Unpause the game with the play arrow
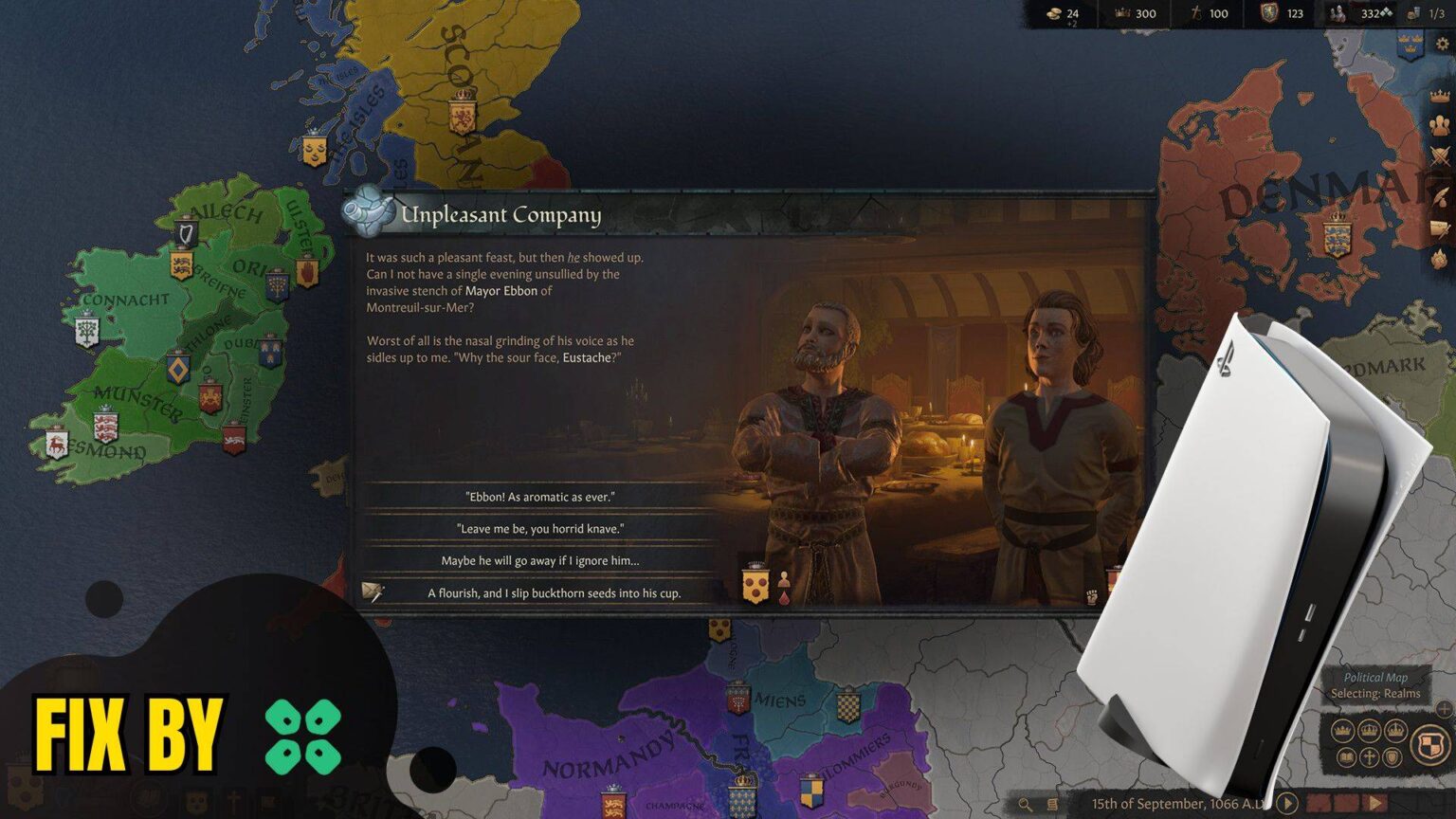The image size is (1456, 819). pos(1285,802)
